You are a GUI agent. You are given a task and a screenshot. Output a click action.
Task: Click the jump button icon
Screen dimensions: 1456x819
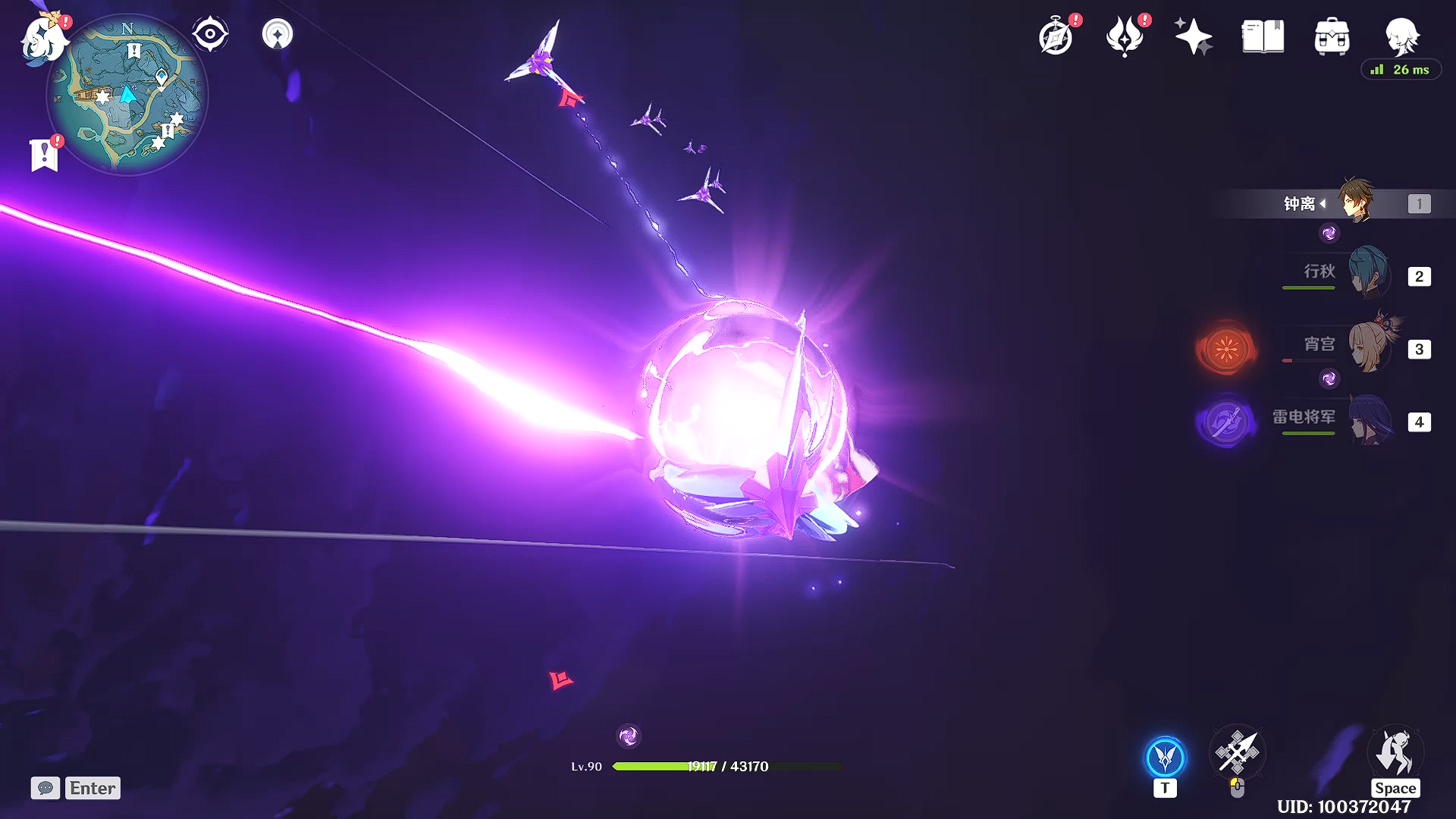coord(1395,754)
